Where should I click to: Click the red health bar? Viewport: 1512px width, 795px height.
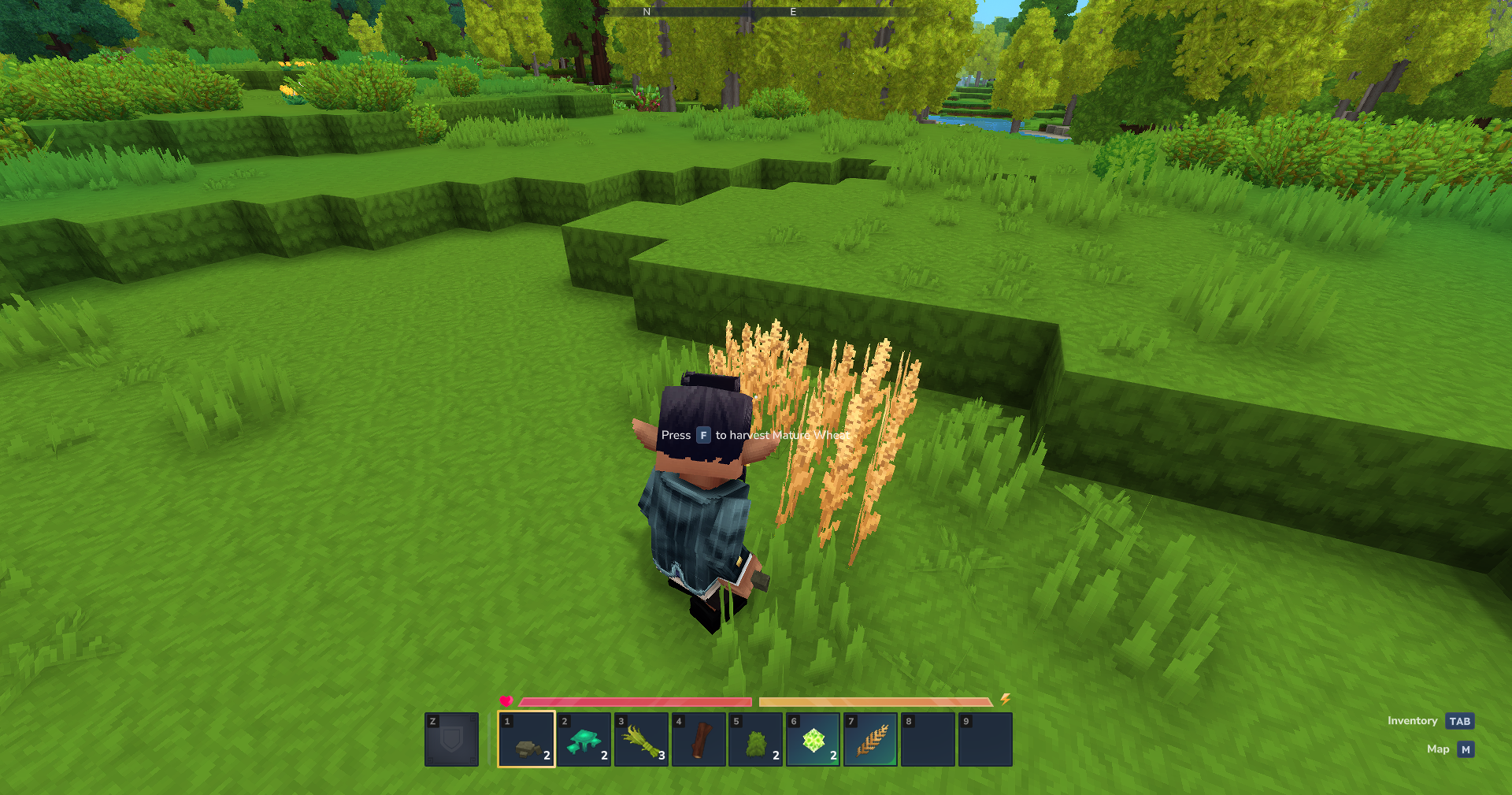[x=638, y=700]
